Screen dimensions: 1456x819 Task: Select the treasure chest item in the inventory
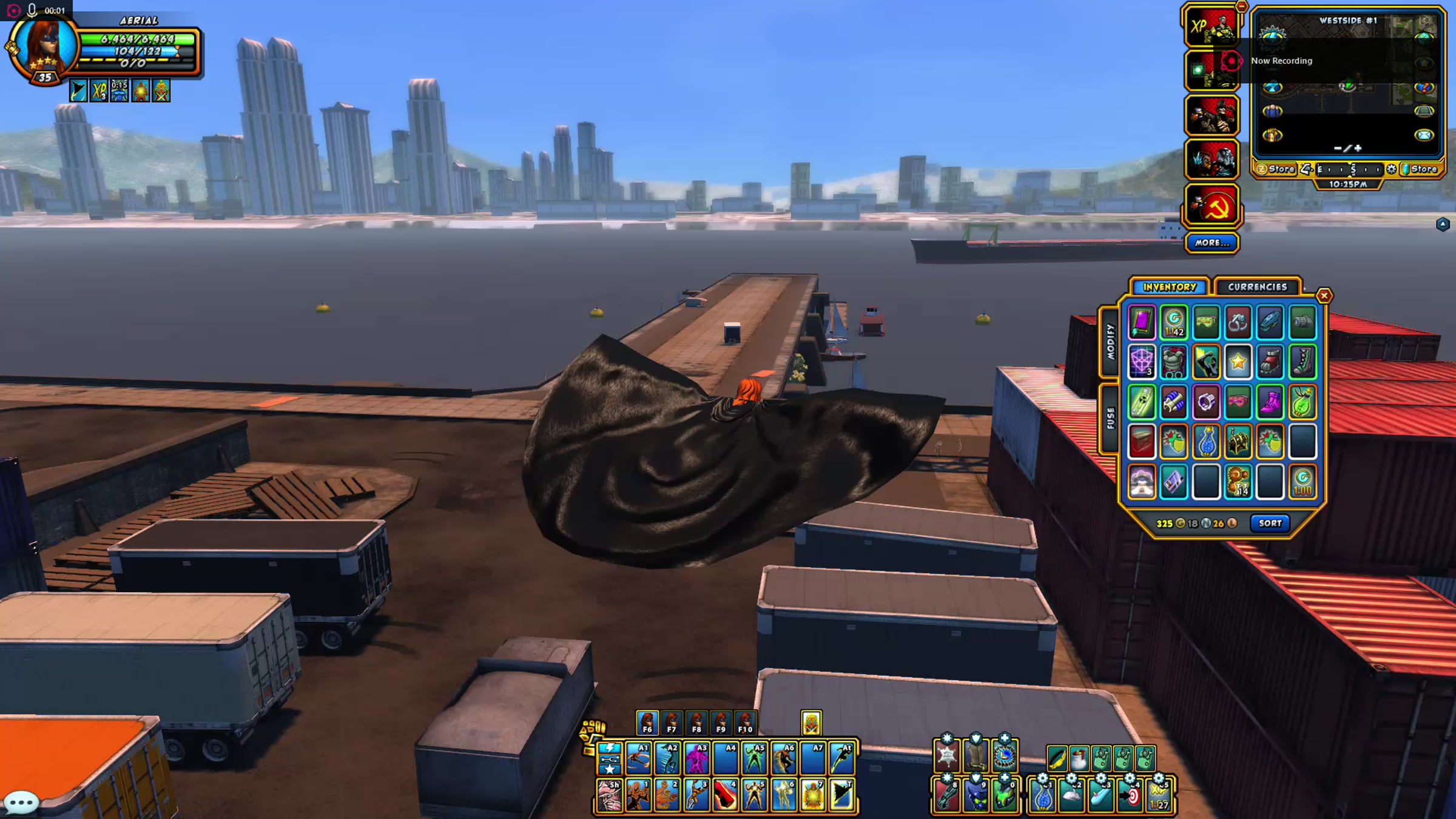click(x=1238, y=442)
